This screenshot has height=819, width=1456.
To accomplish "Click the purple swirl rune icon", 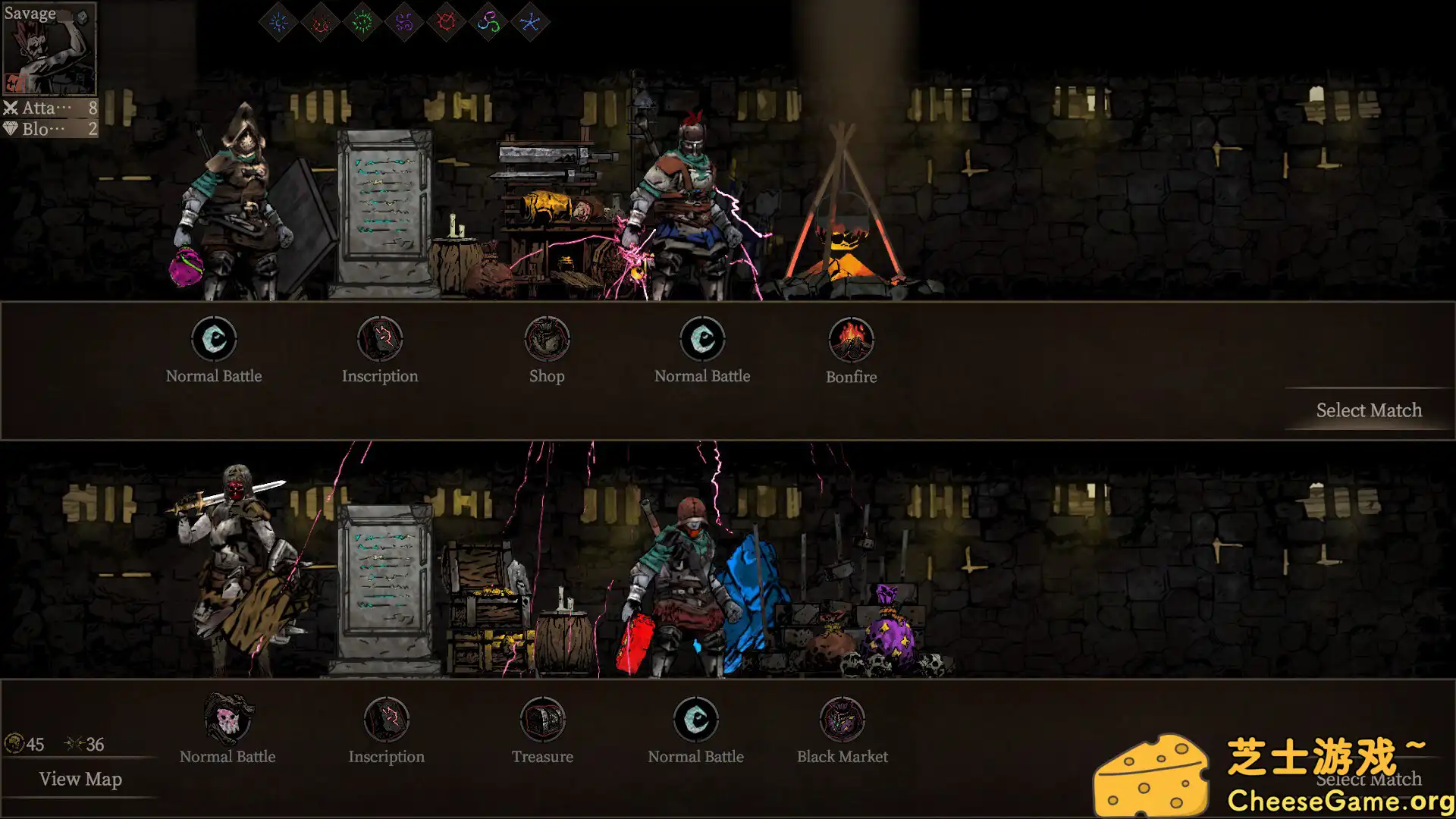I will coord(406,21).
